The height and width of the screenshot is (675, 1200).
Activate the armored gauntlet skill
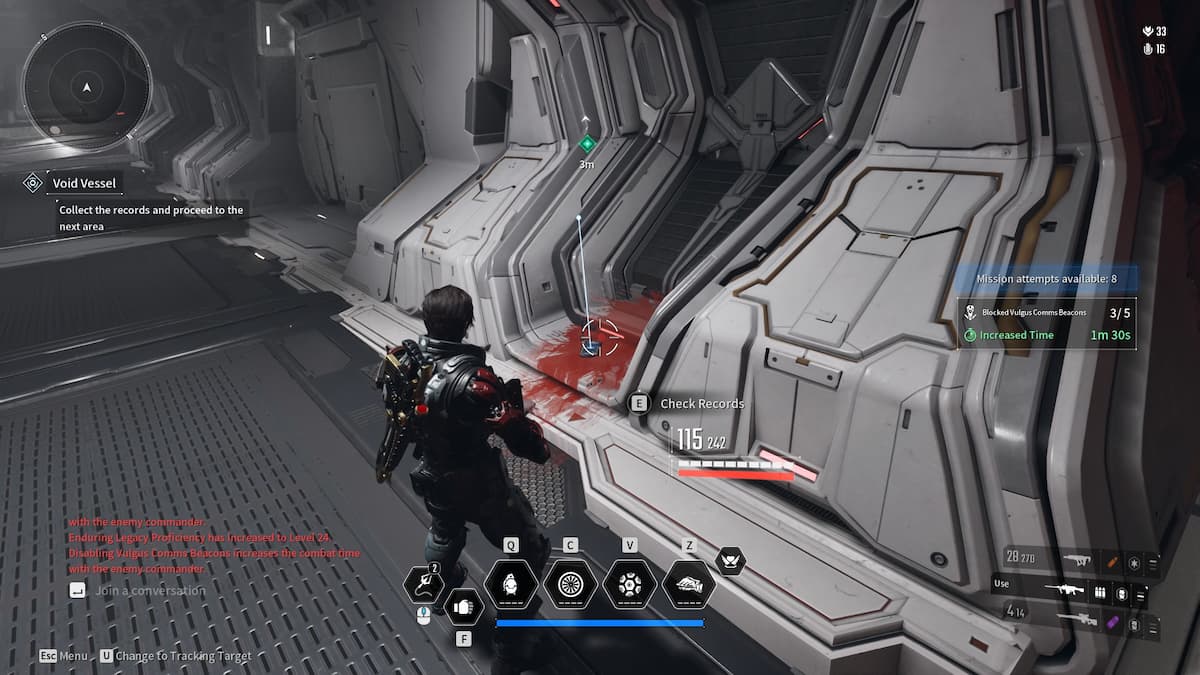click(x=688, y=584)
